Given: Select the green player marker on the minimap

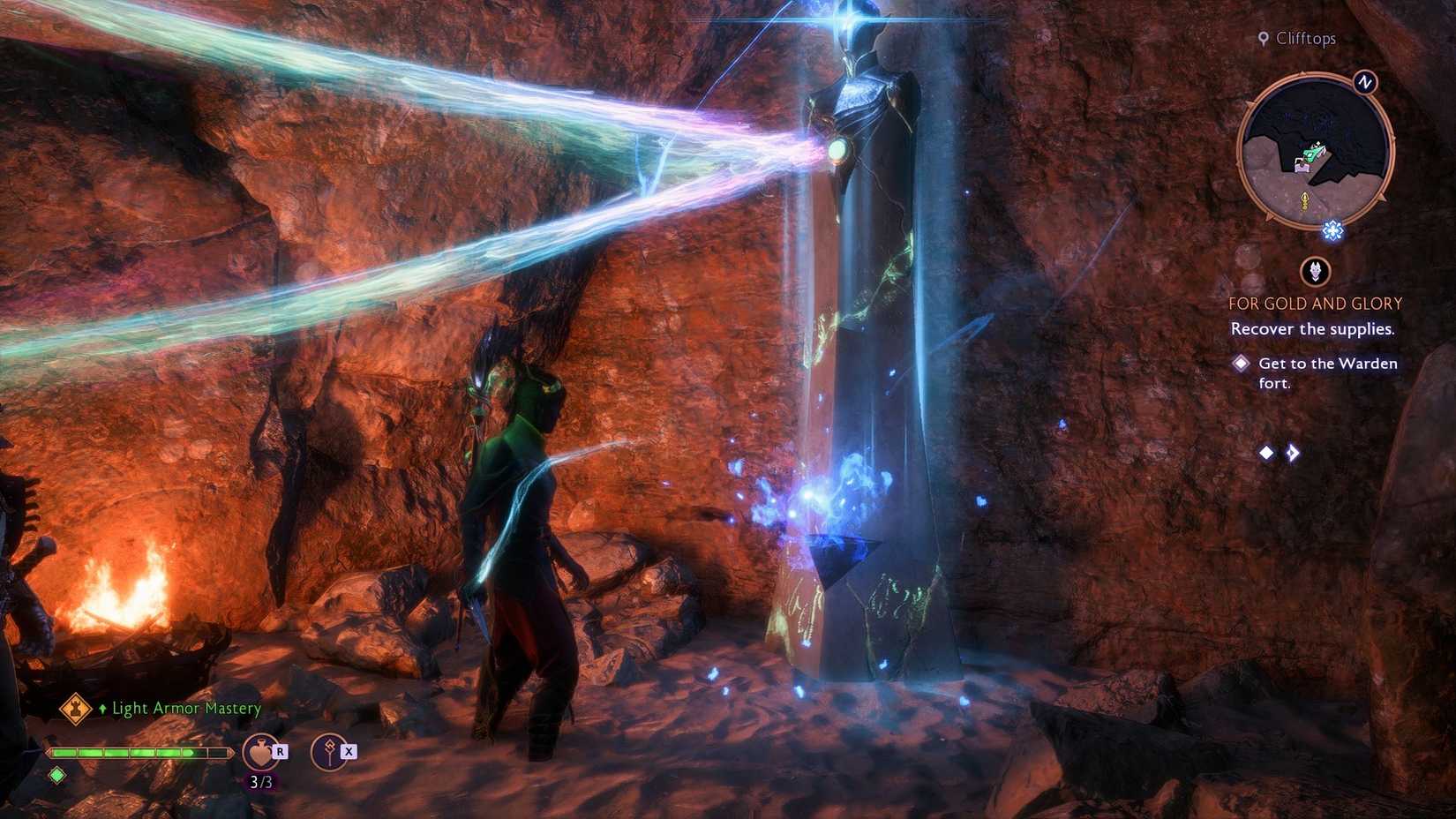Looking at the screenshot, I should pyautogui.click(x=1311, y=154).
